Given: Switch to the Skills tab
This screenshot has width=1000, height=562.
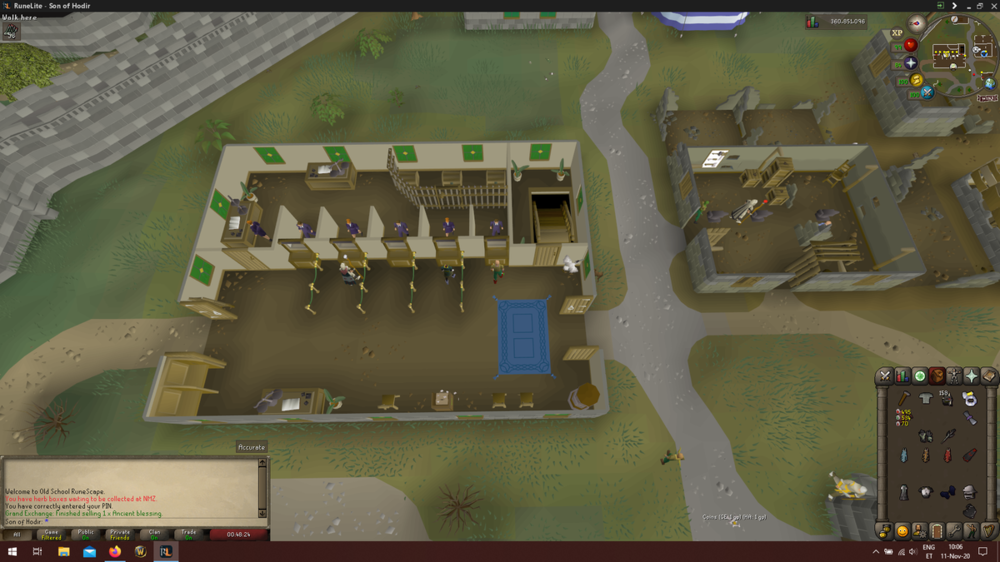Looking at the screenshot, I should [902, 376].
